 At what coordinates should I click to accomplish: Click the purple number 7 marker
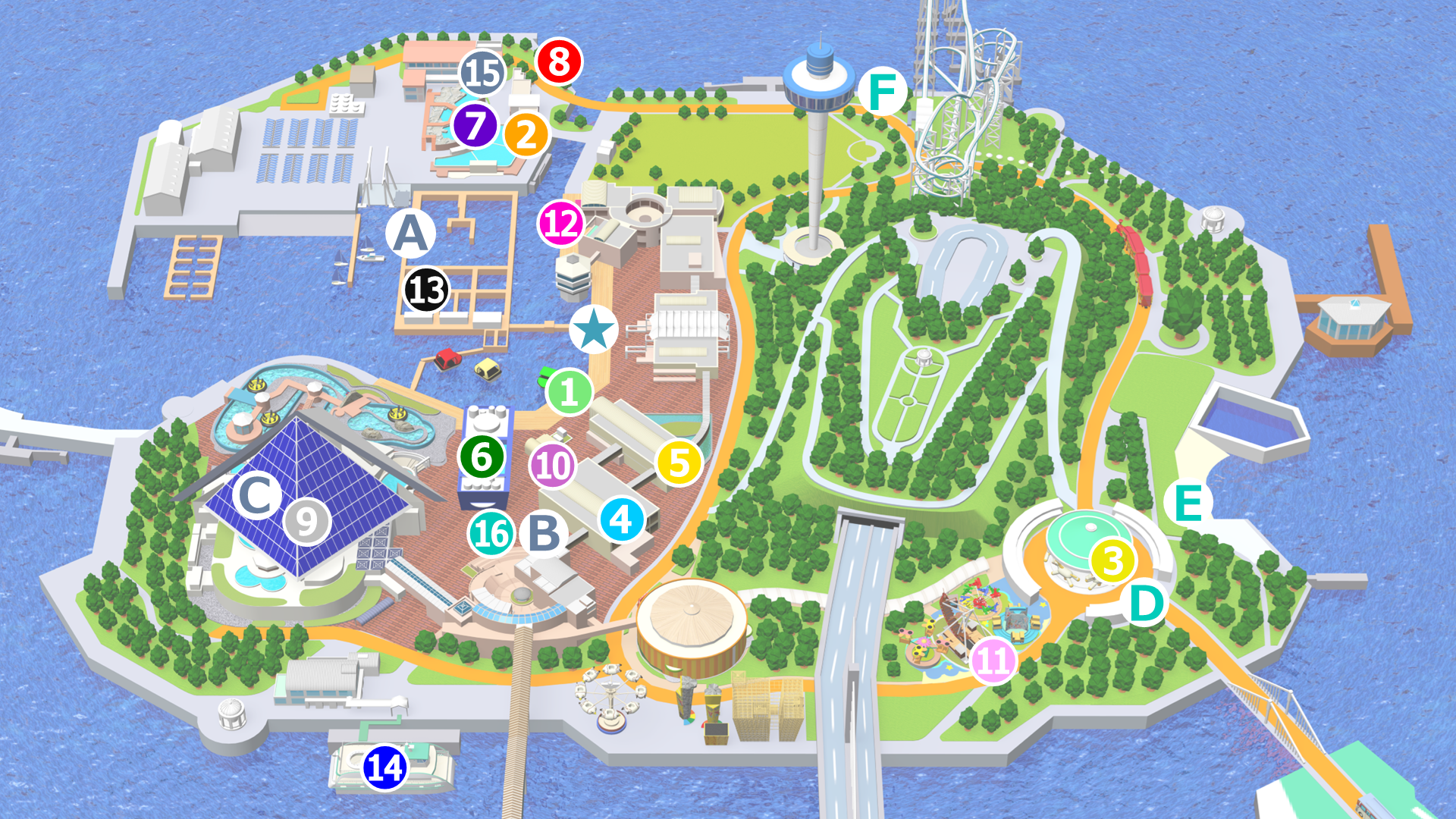pyautogui.click(x=475, y=126)
